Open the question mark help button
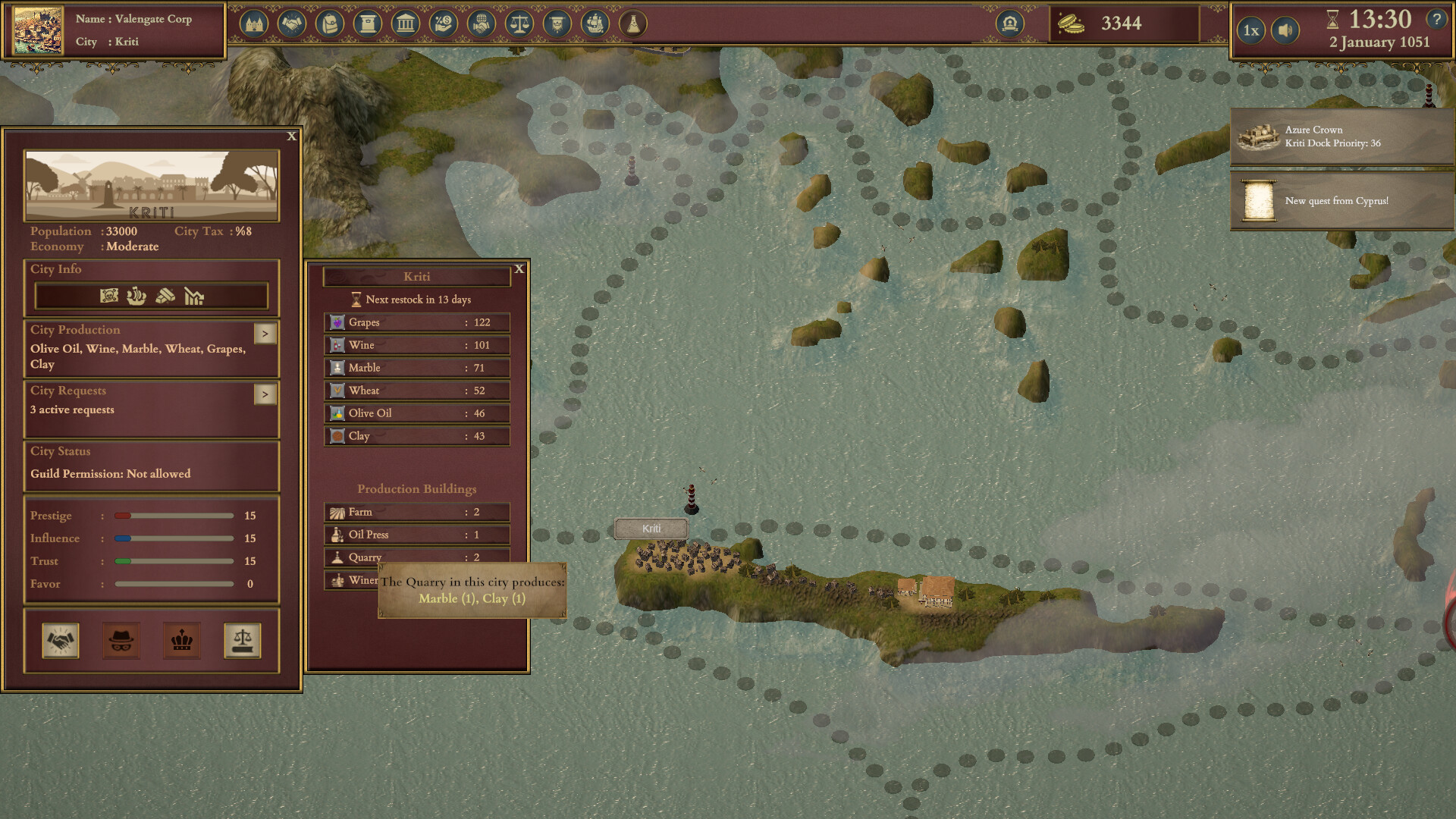This screenshot has width=1456, height=819. [1436, 19]
